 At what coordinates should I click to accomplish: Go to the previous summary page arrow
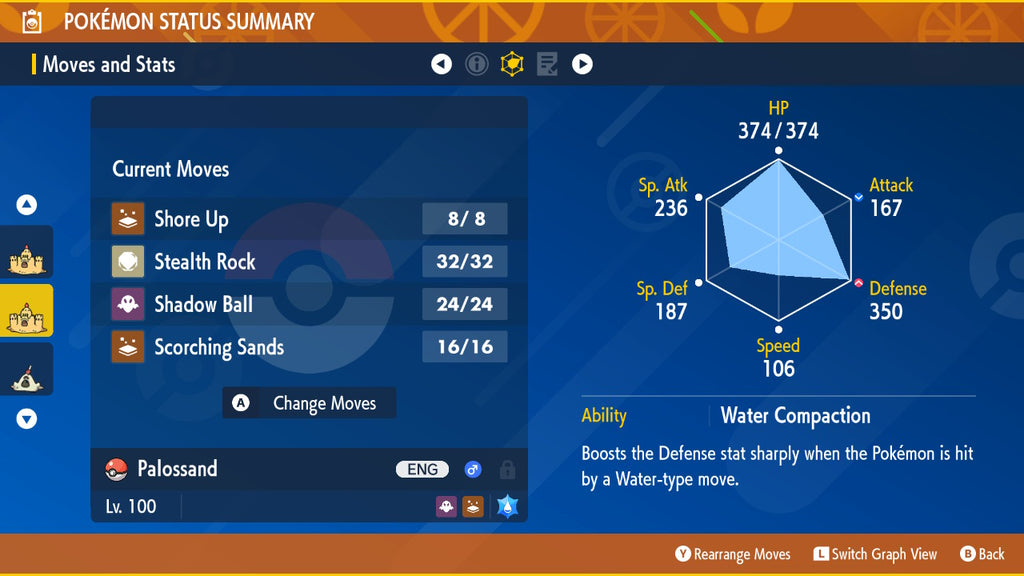[441, 65]
